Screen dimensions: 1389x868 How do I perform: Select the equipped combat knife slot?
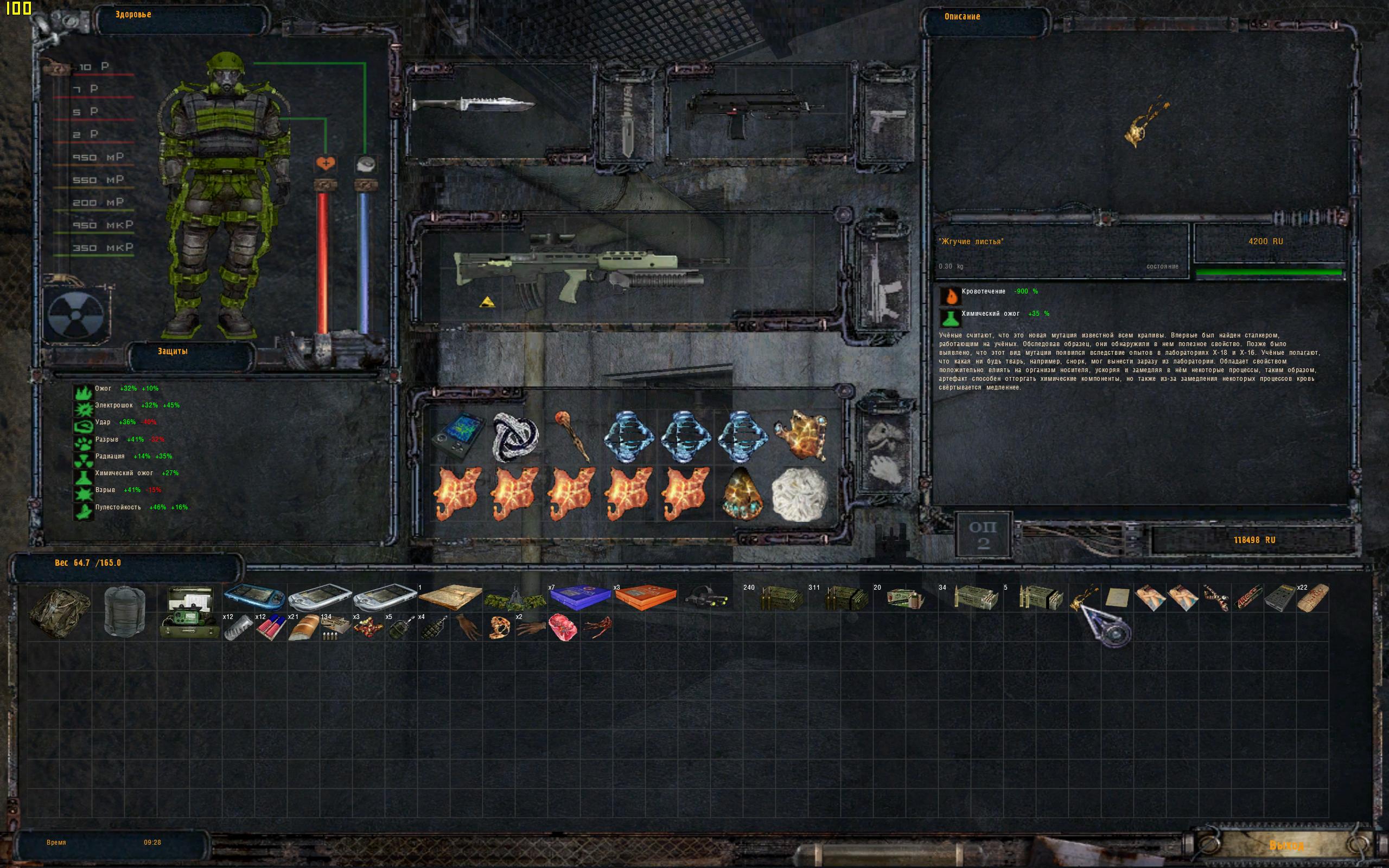[x=473, y=106]
